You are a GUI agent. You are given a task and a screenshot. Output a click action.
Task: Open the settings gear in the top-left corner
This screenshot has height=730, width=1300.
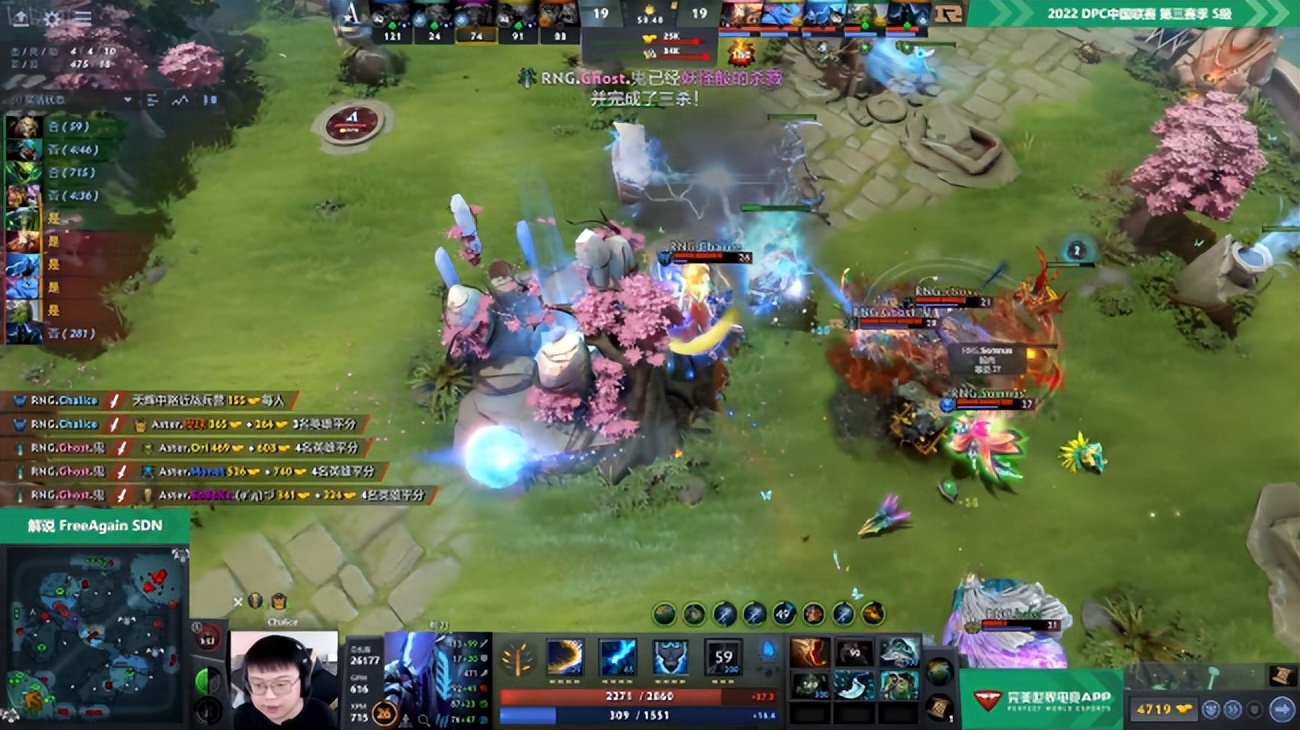(52, 18)
